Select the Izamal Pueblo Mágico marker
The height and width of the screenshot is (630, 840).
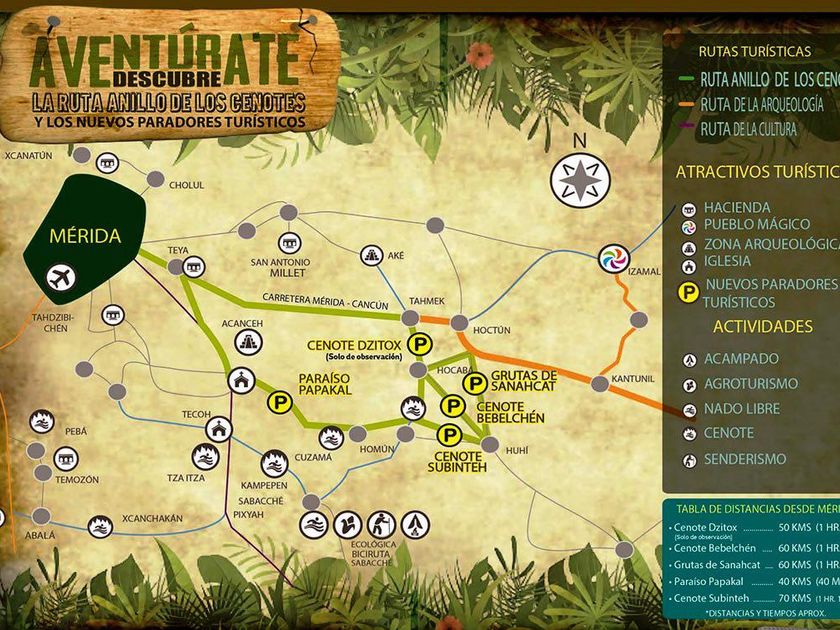613,259
